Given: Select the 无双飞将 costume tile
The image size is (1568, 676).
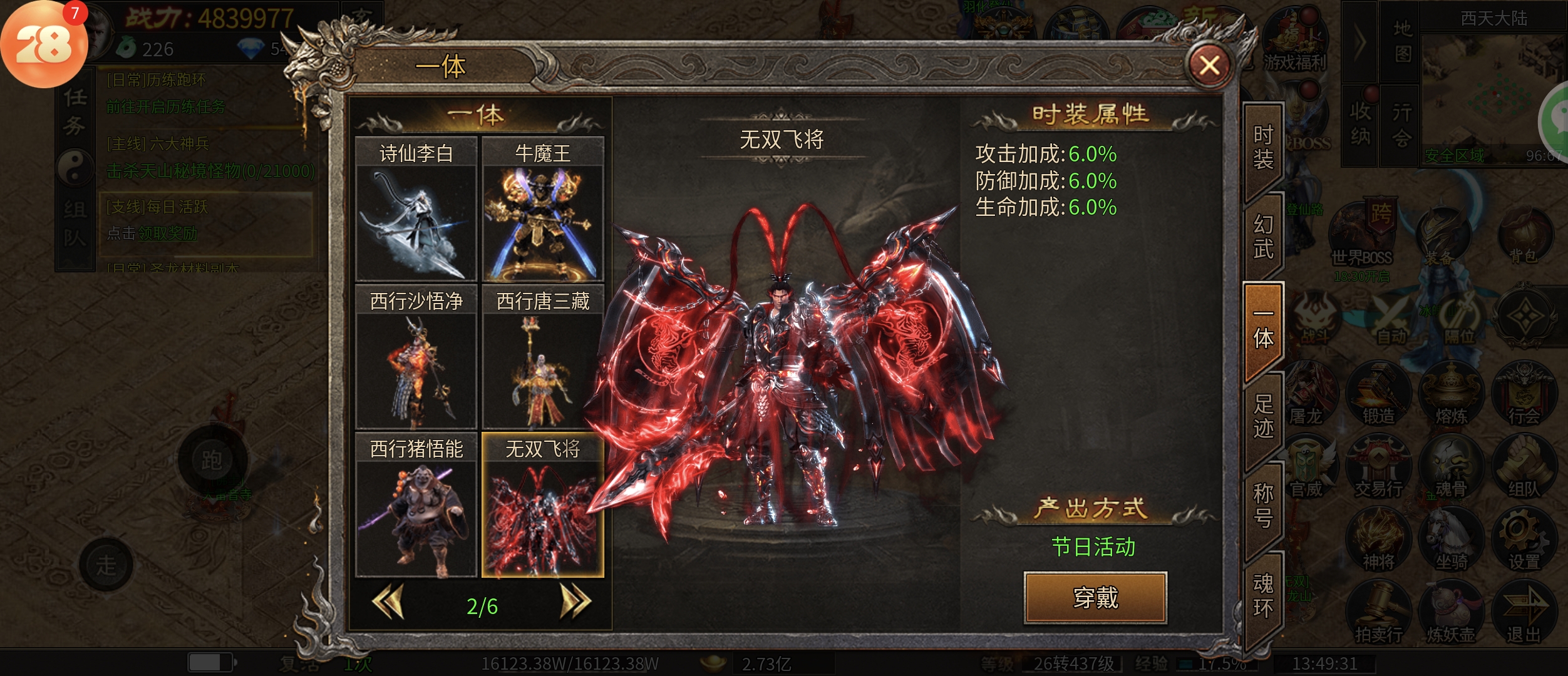Looking at the screenshot, I should pyautogui.click(x=542, y=505).
